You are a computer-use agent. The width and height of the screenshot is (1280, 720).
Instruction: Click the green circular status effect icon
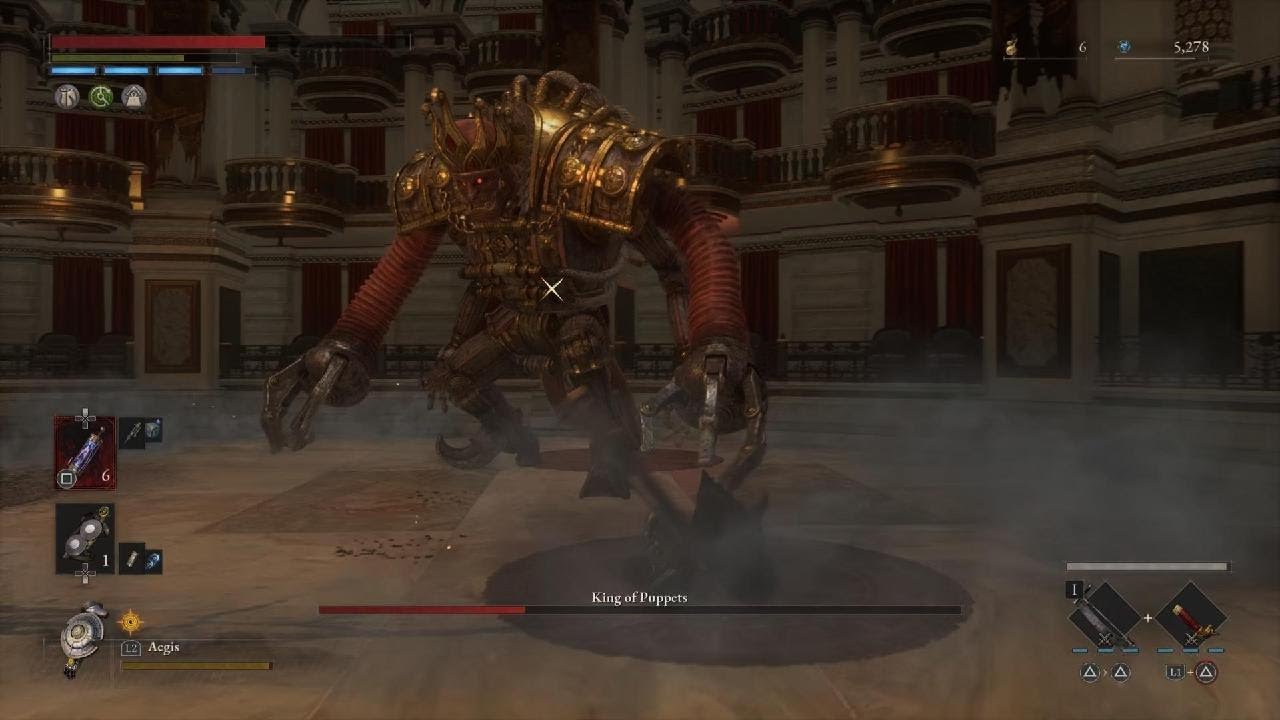pyautogui.click(x=100, y=96)
